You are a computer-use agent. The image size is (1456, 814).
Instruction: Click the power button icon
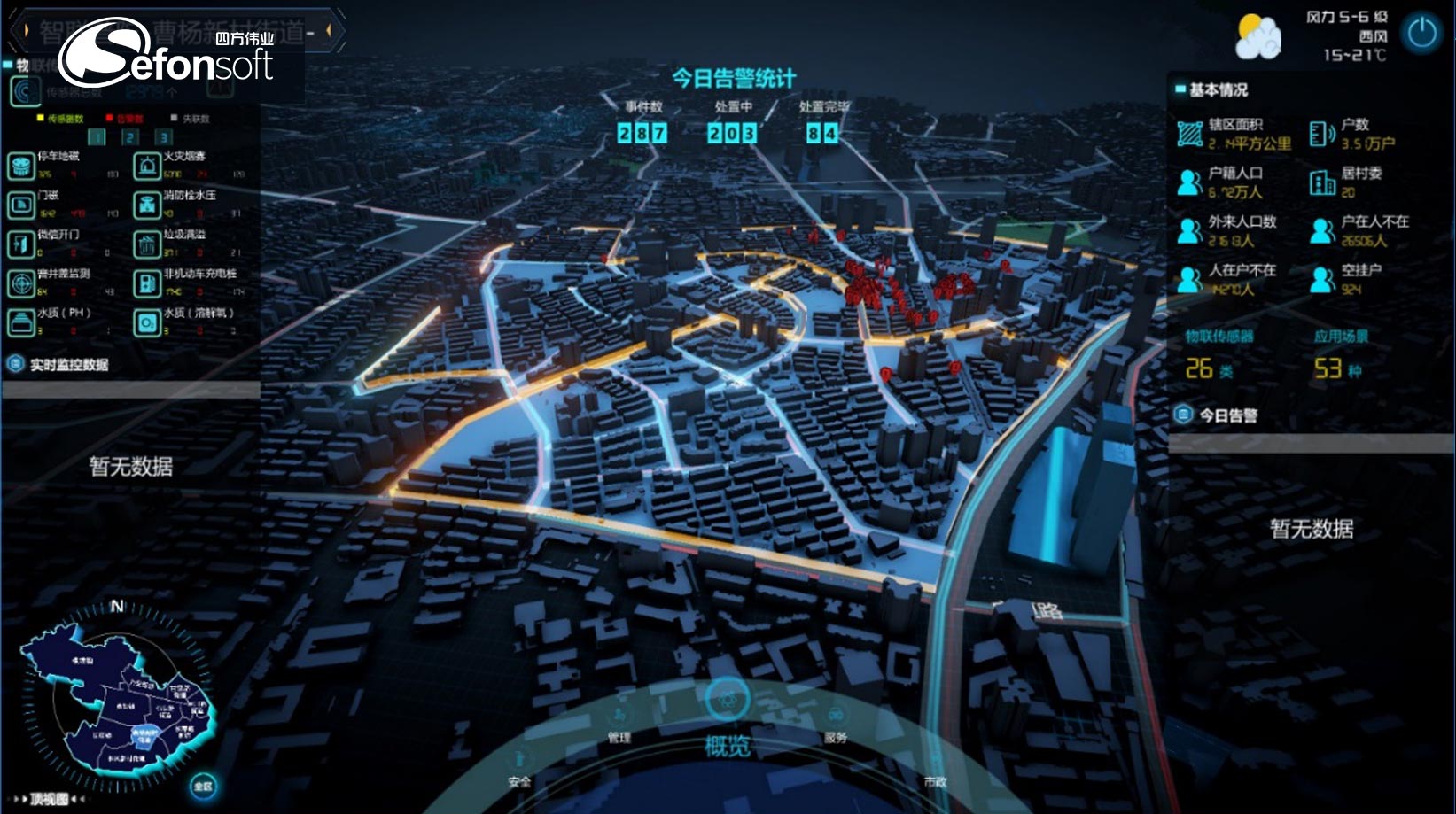point(1421,34)
